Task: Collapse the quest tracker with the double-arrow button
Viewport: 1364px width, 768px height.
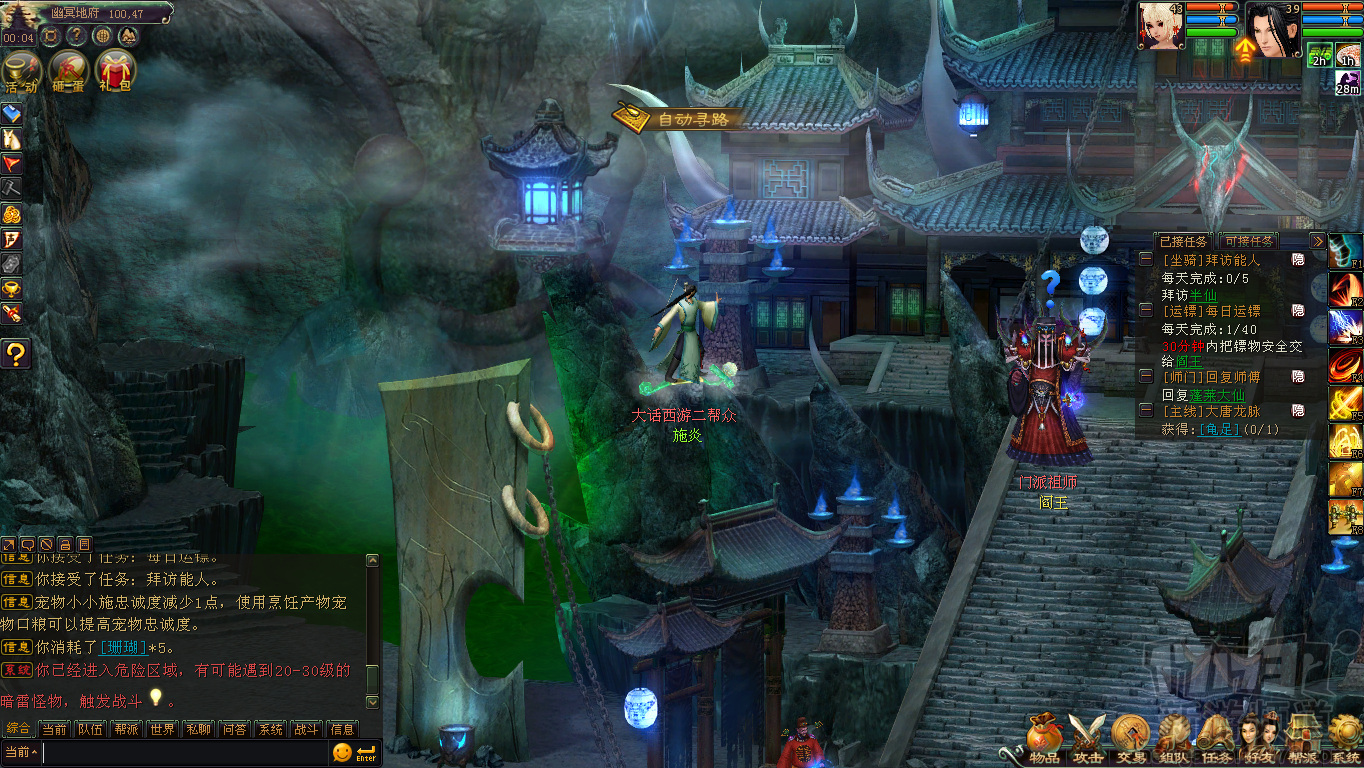Action: click(x=1318, y=241)
